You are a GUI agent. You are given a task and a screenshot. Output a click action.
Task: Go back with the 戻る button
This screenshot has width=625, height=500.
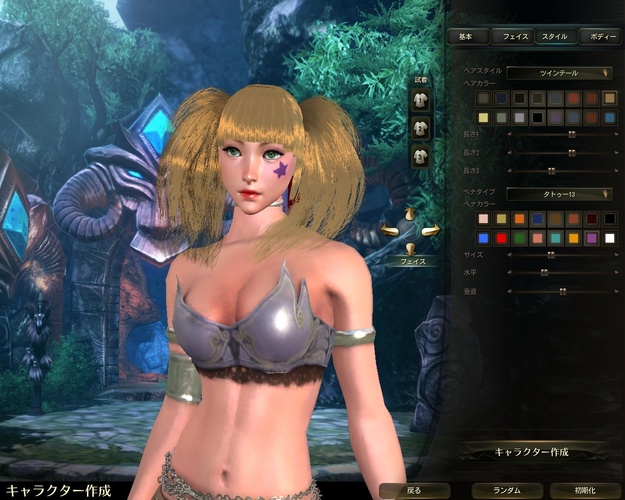(x=415, y=491)
